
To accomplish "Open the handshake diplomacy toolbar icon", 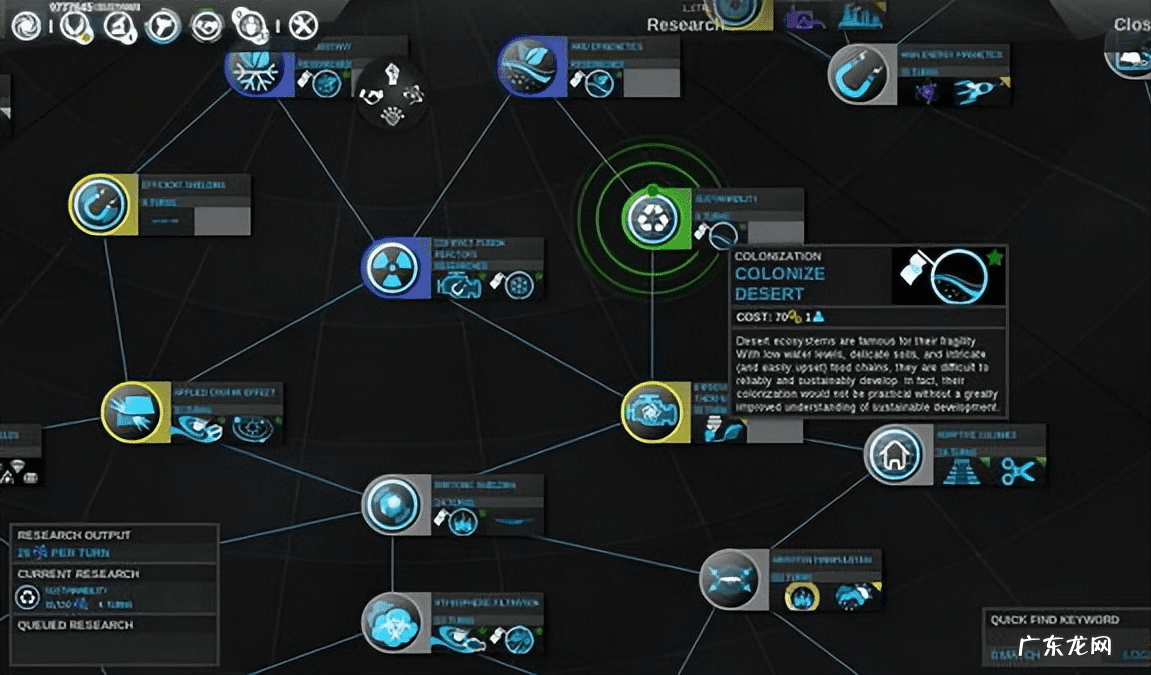I will (x=207, y=26).
